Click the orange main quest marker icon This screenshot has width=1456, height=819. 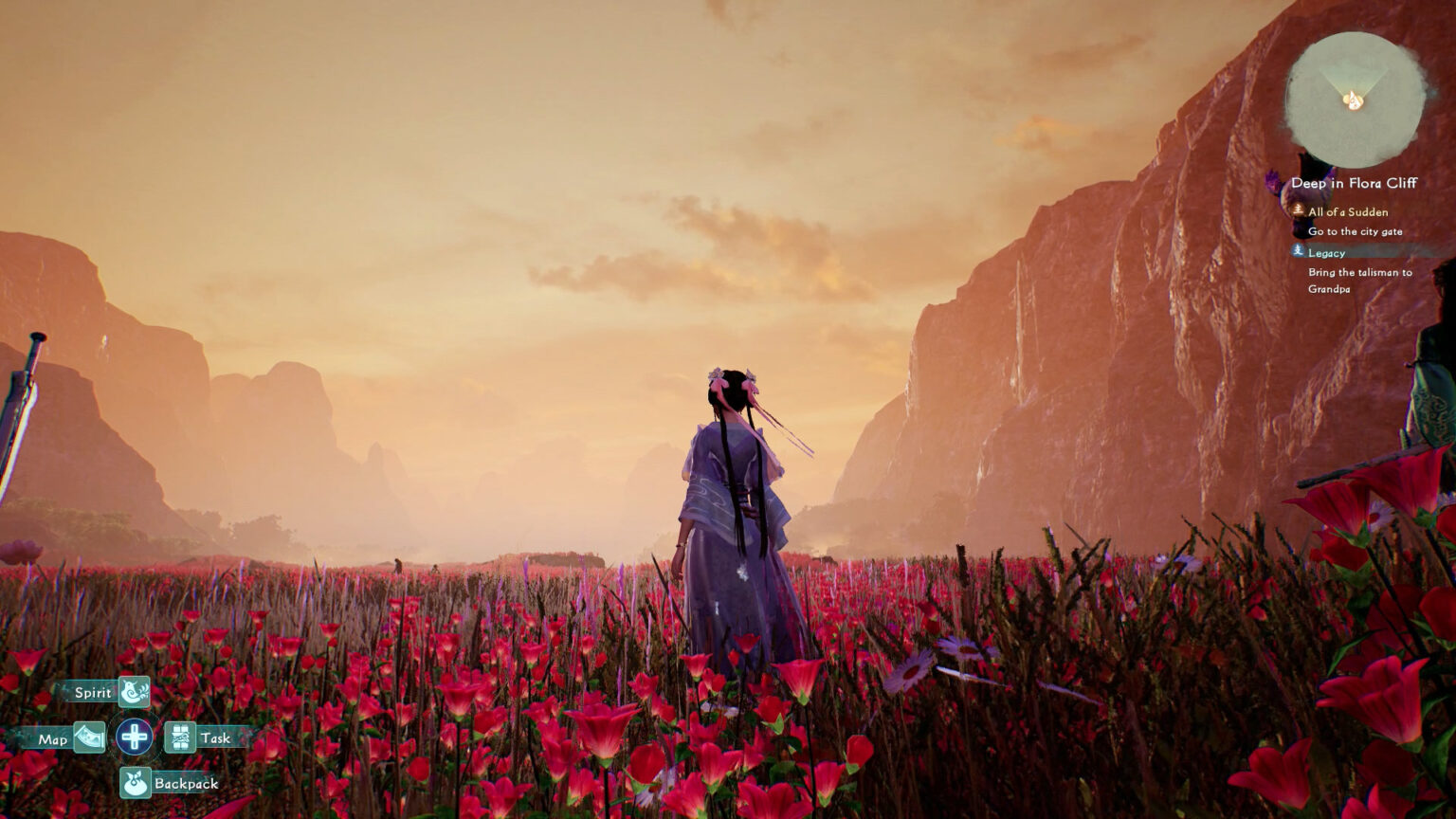pos(1297,211)
